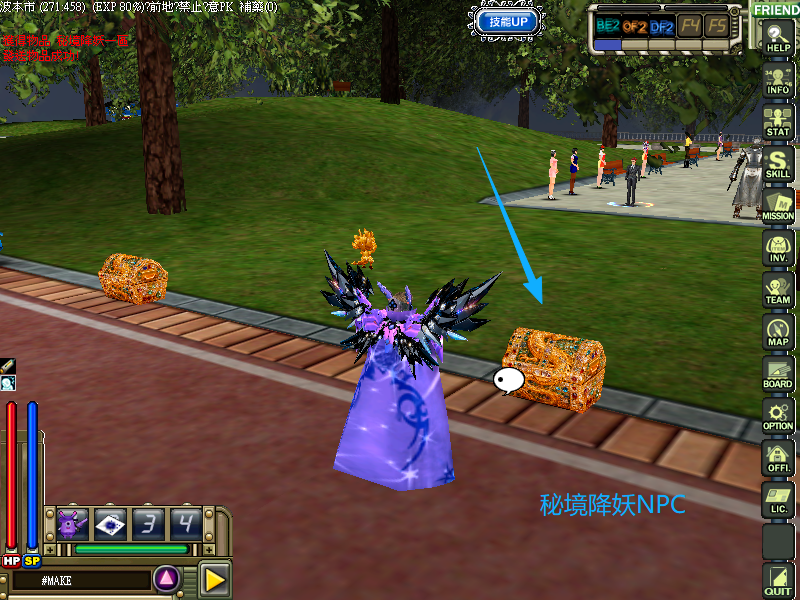Click the #MAKE chat input box
This screenshot has width=800, height=600.
point(80,580)
